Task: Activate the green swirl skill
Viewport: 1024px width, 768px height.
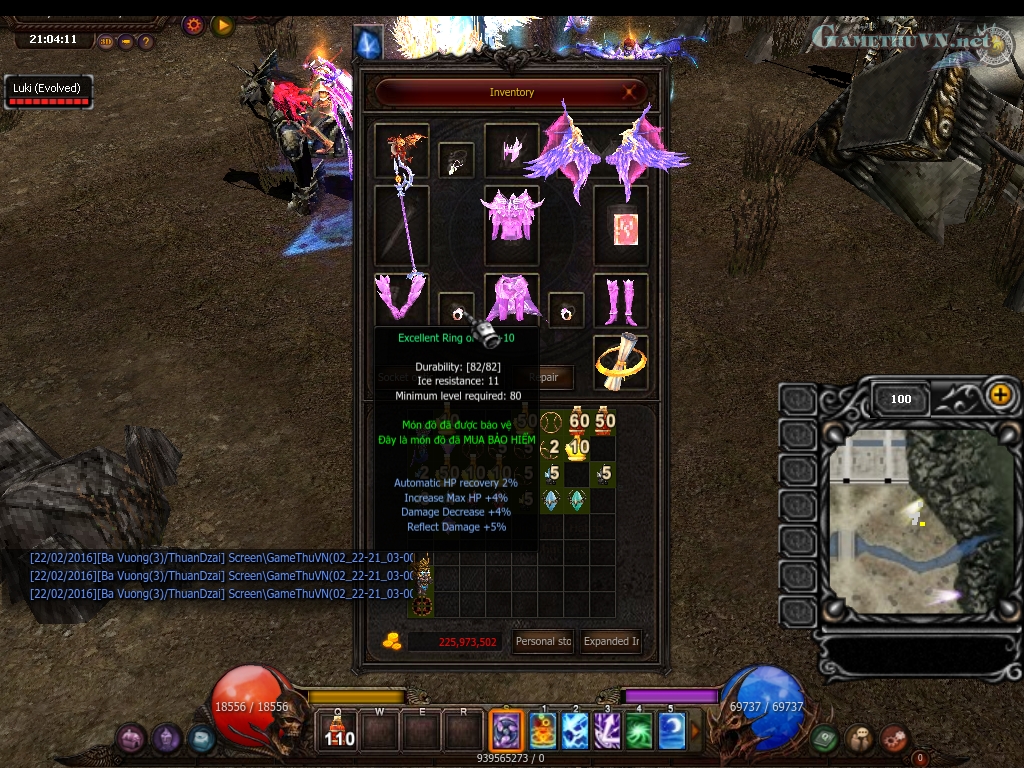Action: [639, 730]
